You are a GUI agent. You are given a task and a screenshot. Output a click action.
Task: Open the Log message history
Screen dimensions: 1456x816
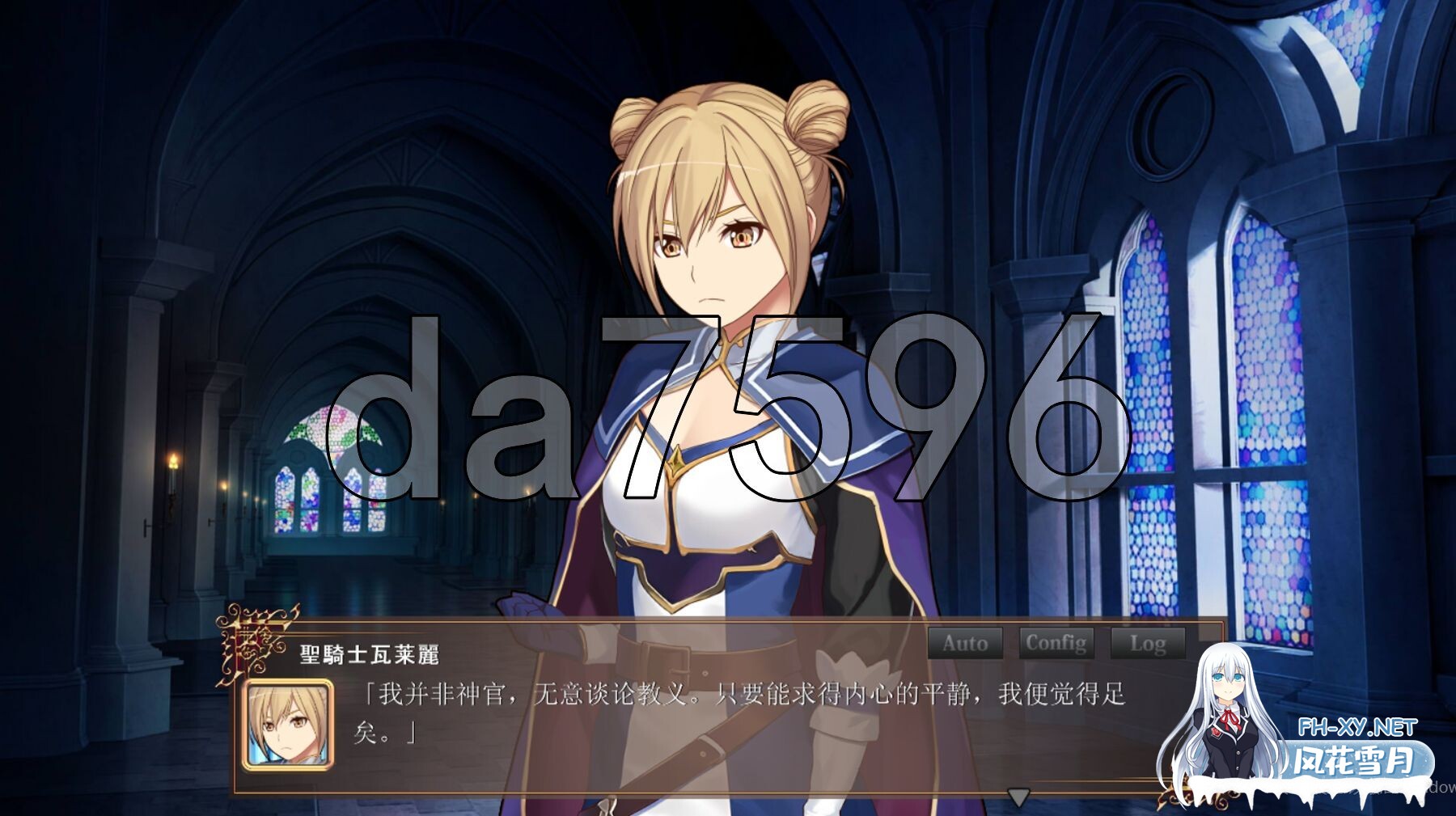(x=1149, y=644)
